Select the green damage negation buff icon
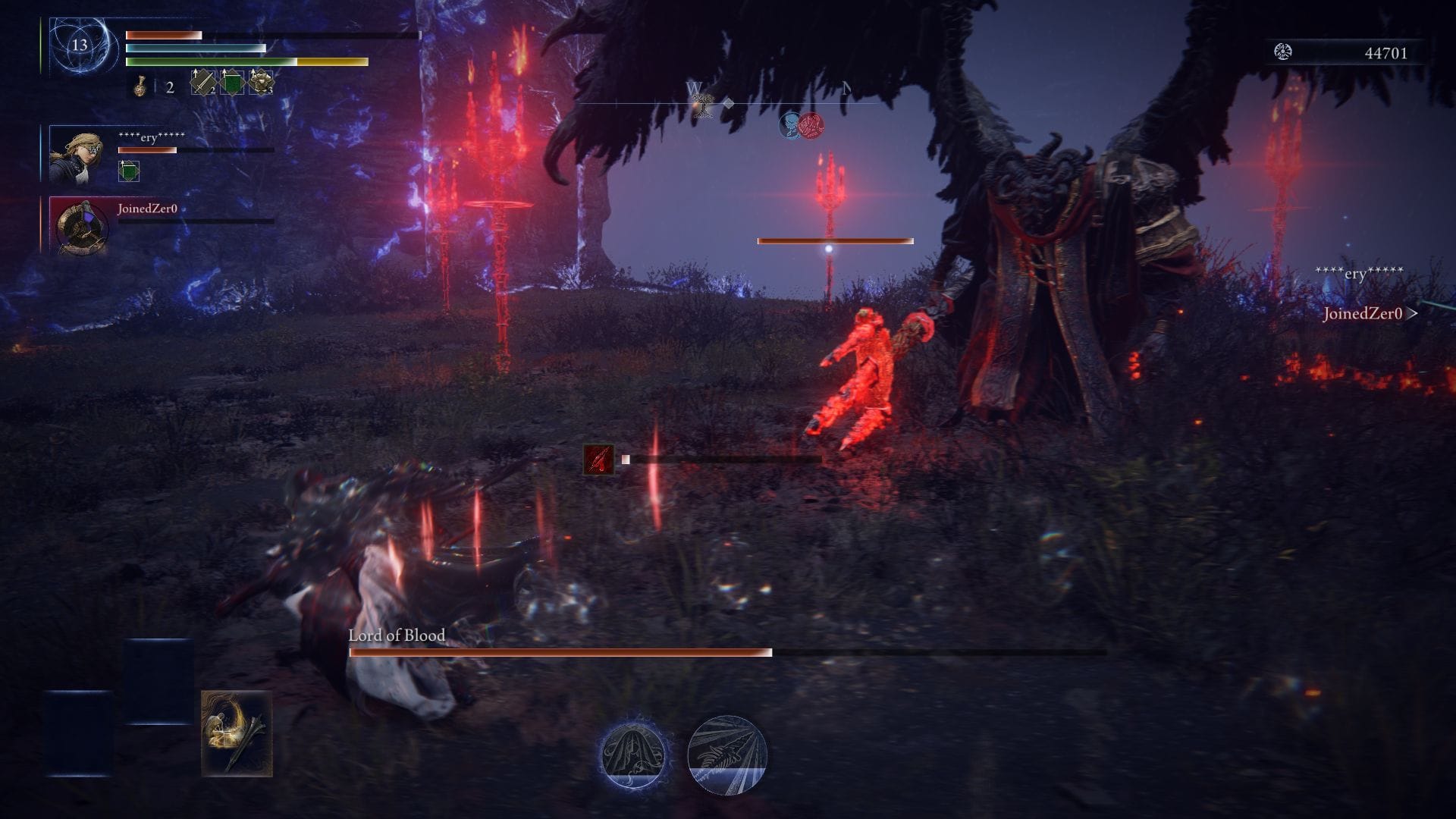Image resolution: width=1456 pixels, height=819 pixels. pos(232,83)
